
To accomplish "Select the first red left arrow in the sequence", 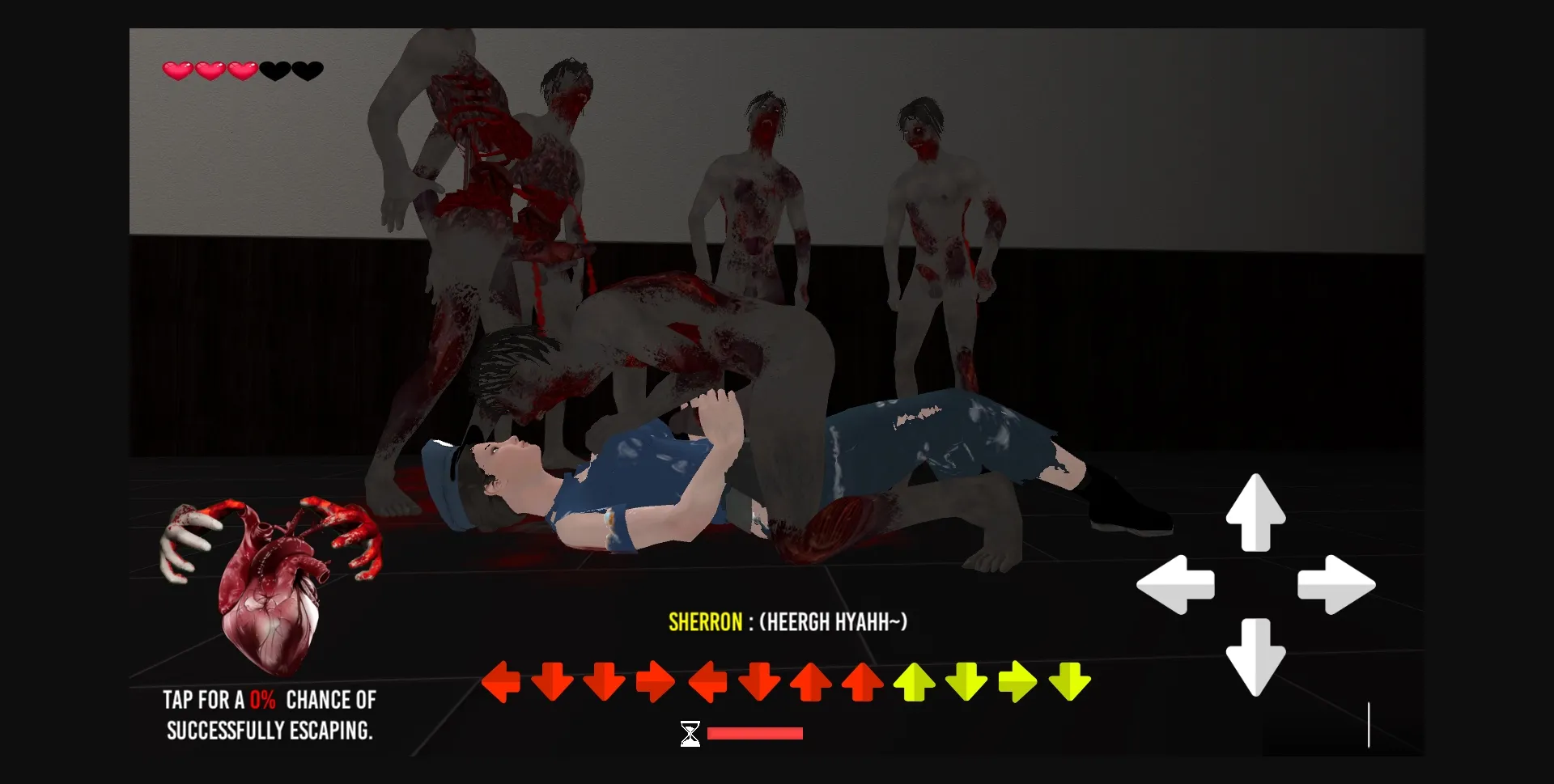I will click(502, 682).
